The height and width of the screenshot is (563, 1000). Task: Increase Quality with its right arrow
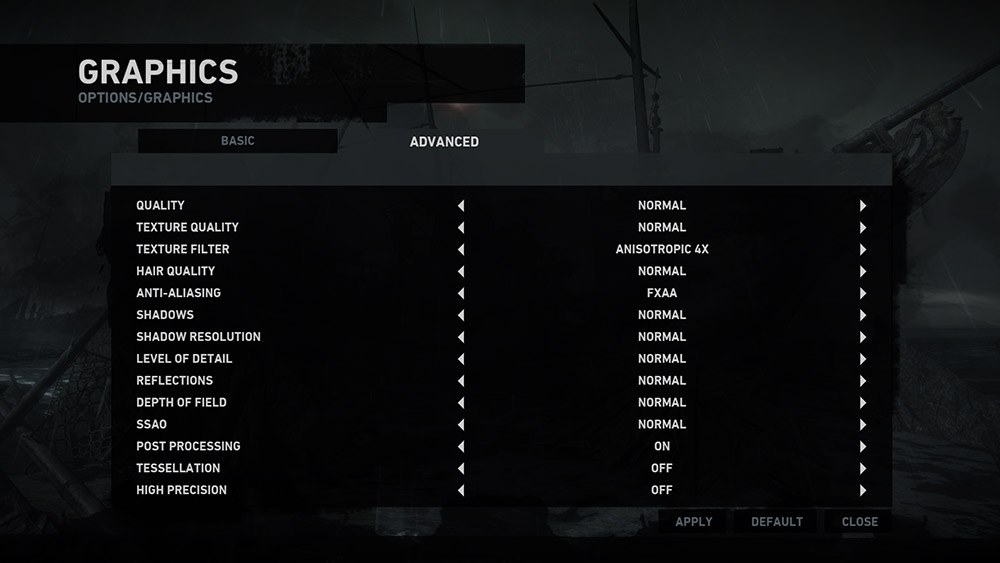pyautogui.click(x=862, y=206)
